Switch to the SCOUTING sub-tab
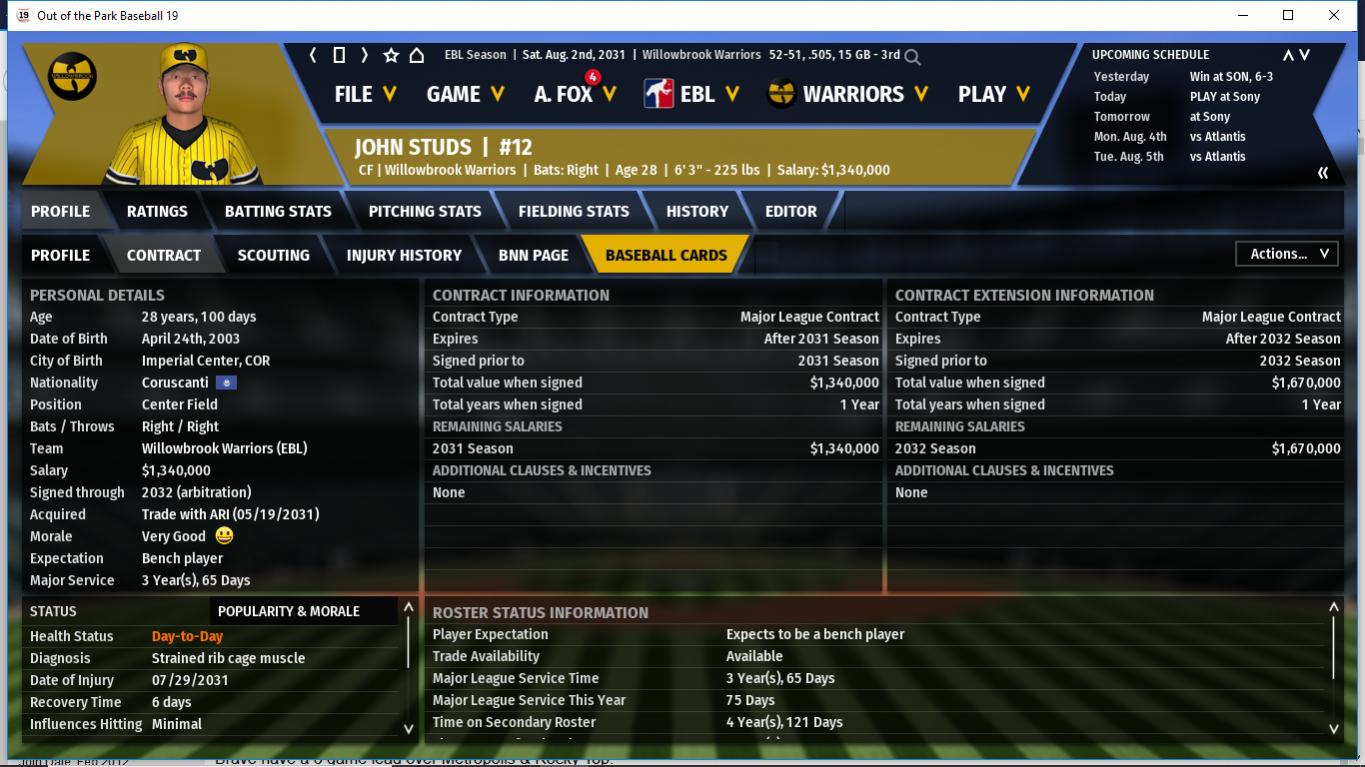Screen dimensions: 1365x767 click(x=273, y=255)
